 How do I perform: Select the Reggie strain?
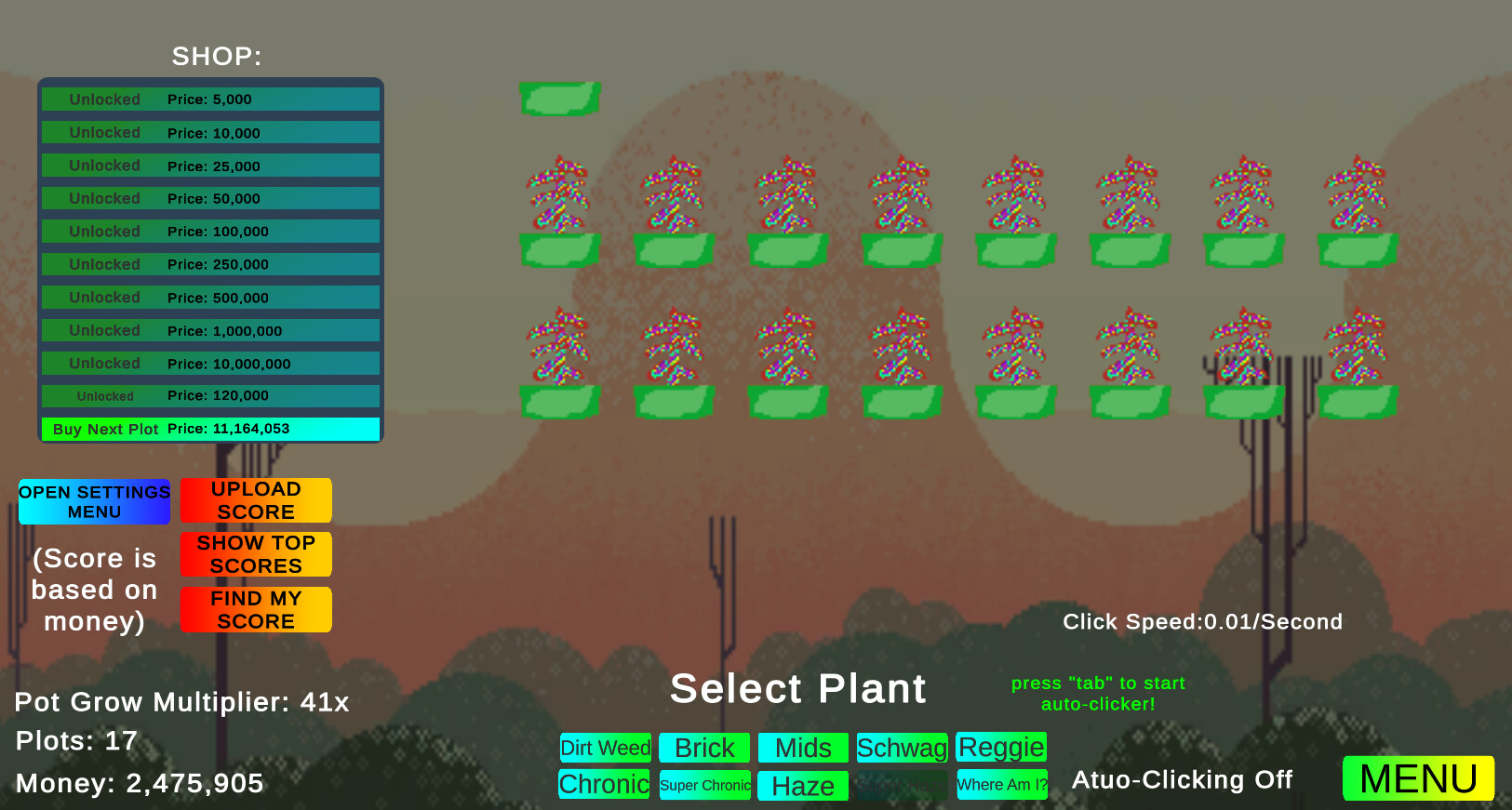(1001, 747)
